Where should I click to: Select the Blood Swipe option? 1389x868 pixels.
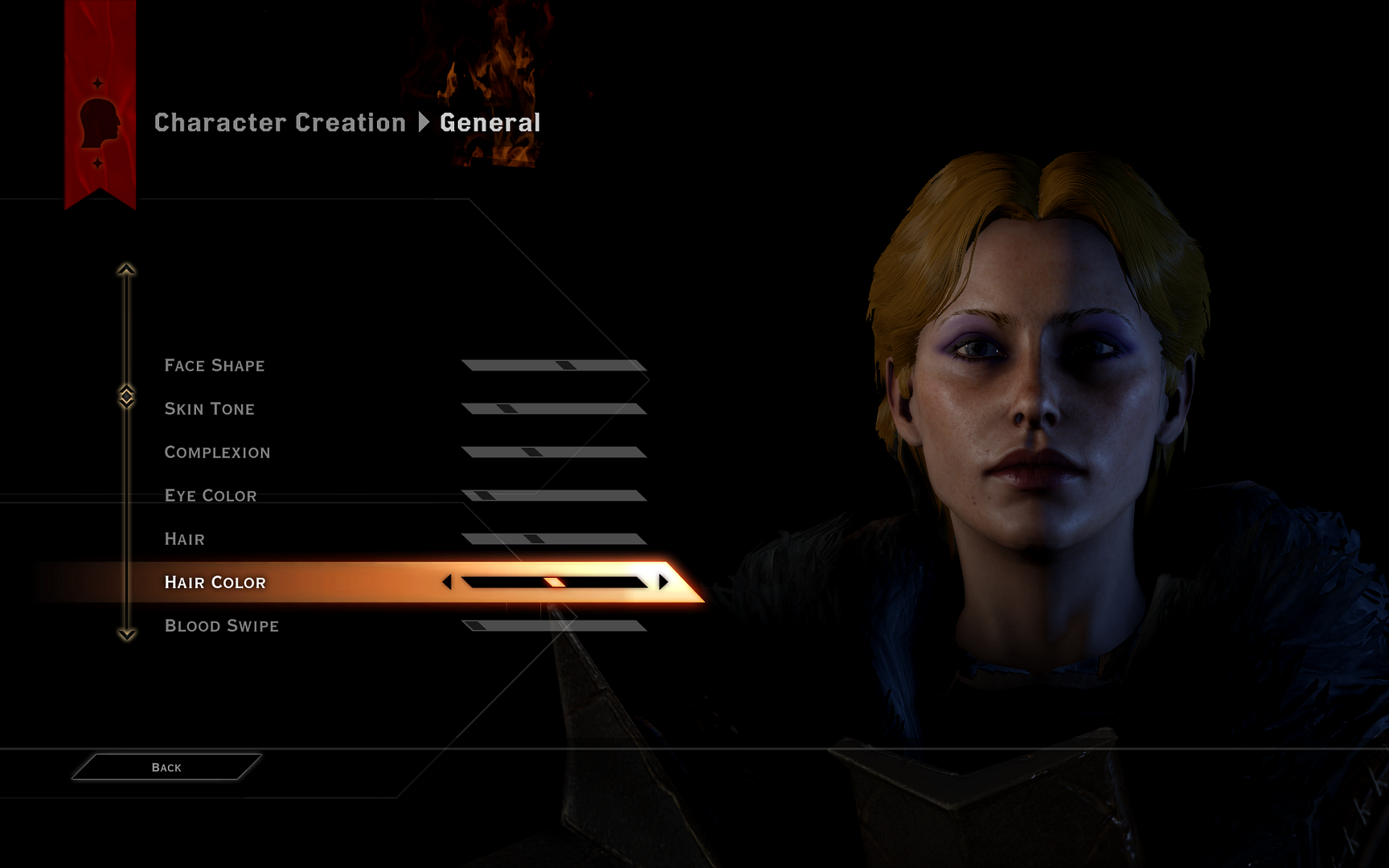pyautogui.click(x=222, y=625)
